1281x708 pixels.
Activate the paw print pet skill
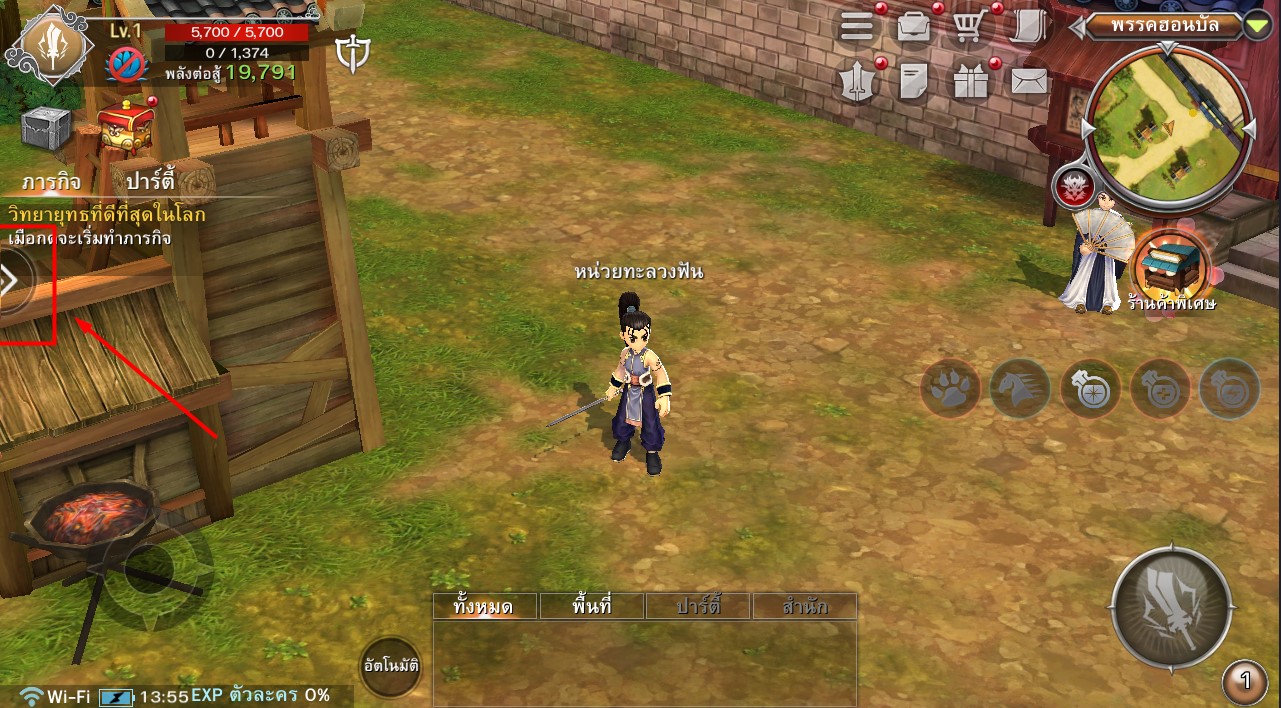[x=949, y=387]
